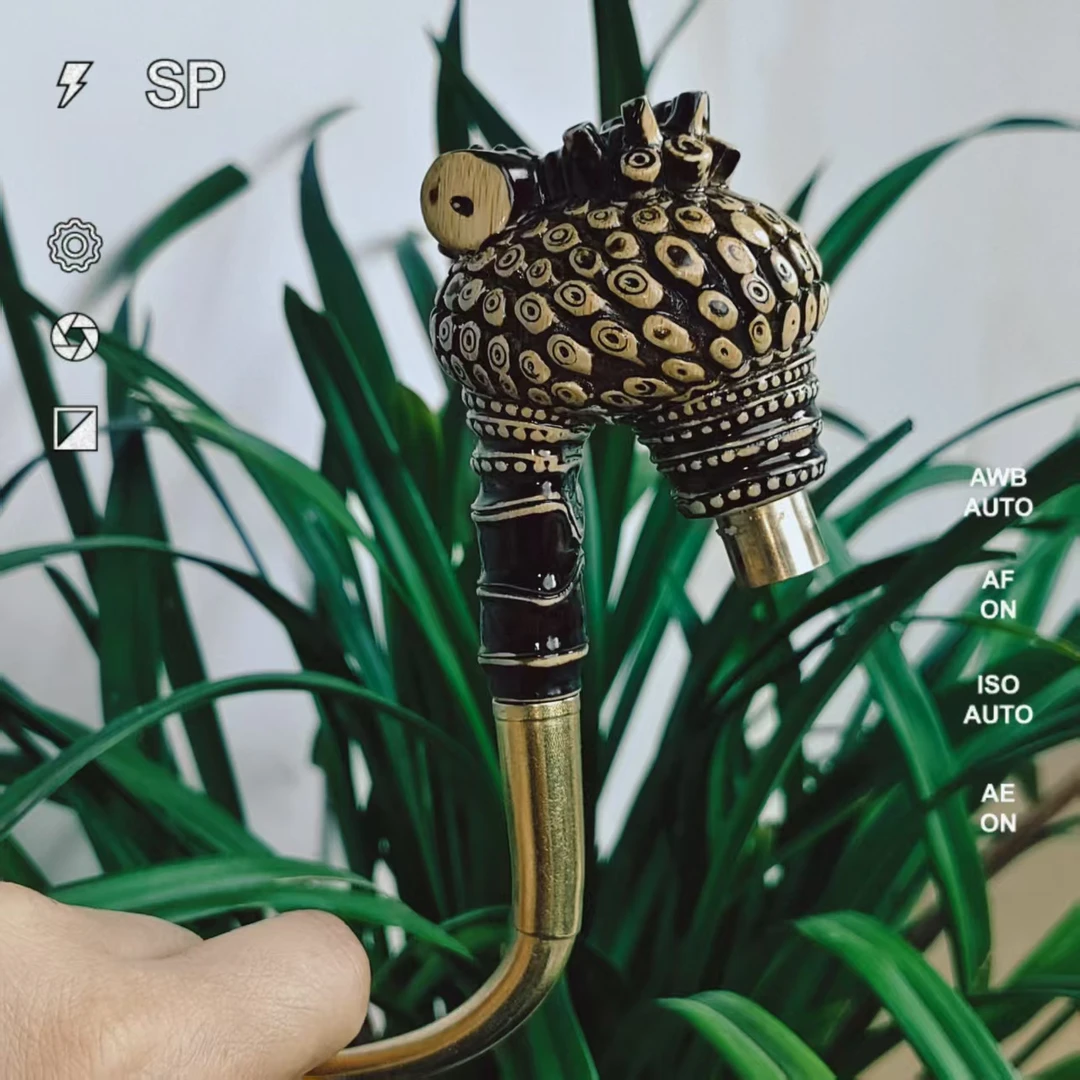Toggle the lightning bolt flash icon
1080x1080 pixels.
(x=73, y=84)
